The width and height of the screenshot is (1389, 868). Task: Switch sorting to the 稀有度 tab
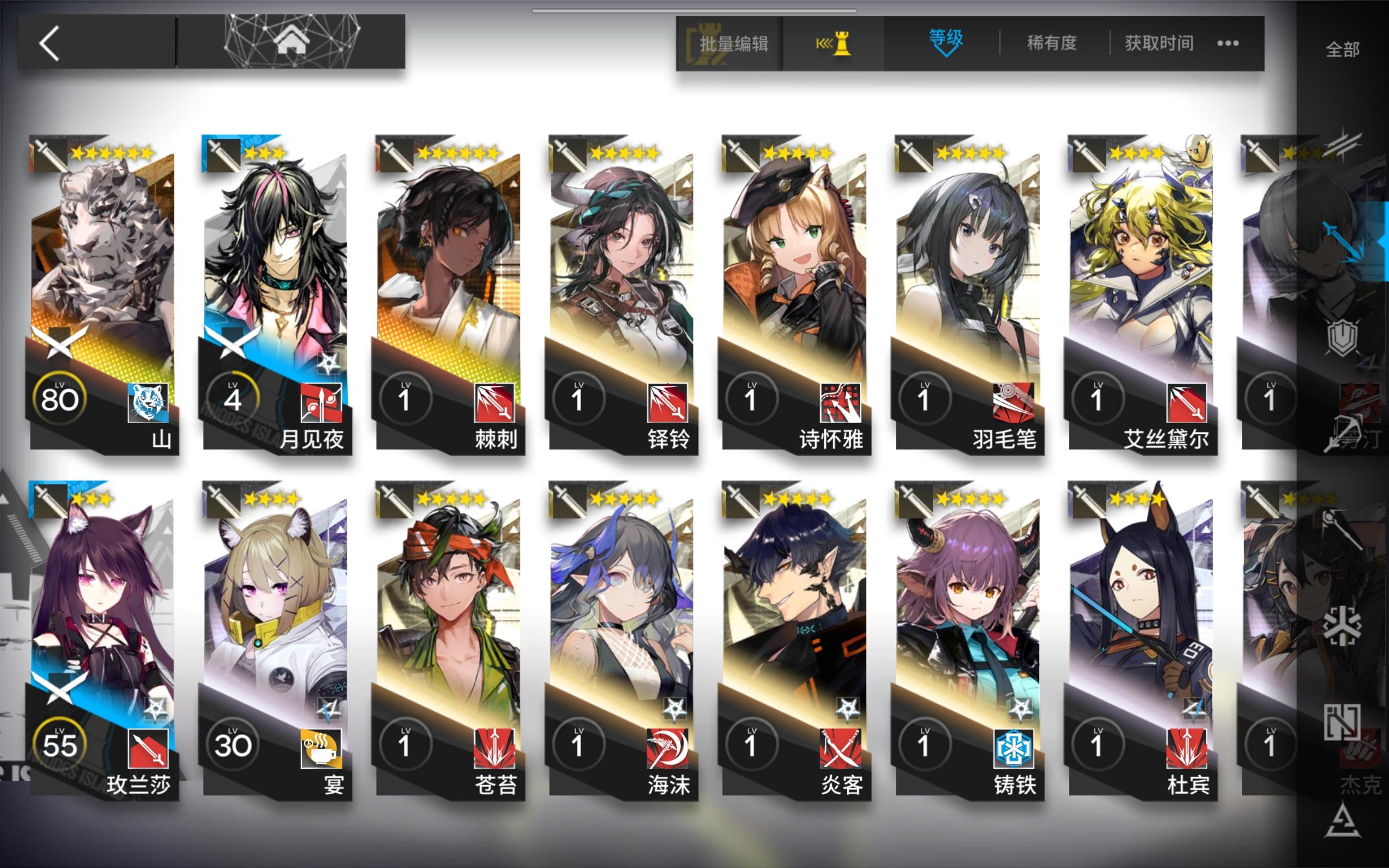[x=1053, y=42]
